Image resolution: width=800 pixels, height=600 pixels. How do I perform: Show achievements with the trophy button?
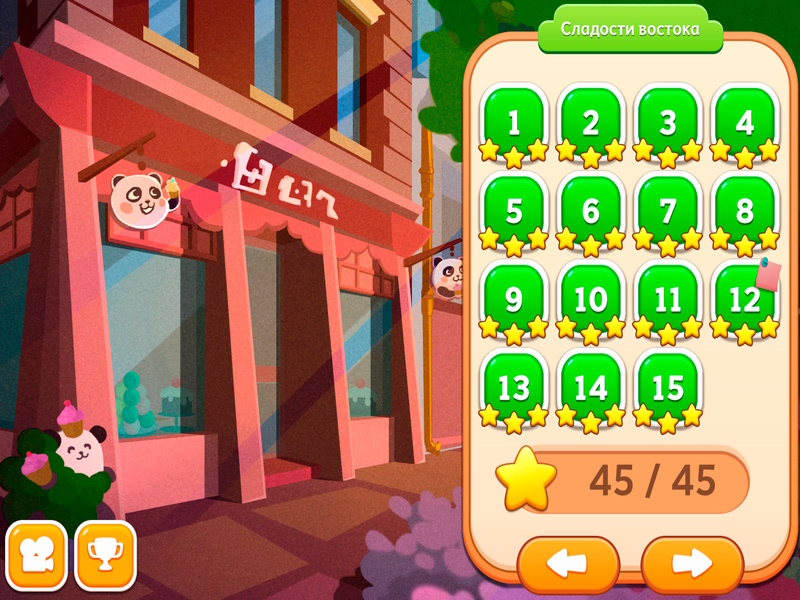tap(105, 553)
